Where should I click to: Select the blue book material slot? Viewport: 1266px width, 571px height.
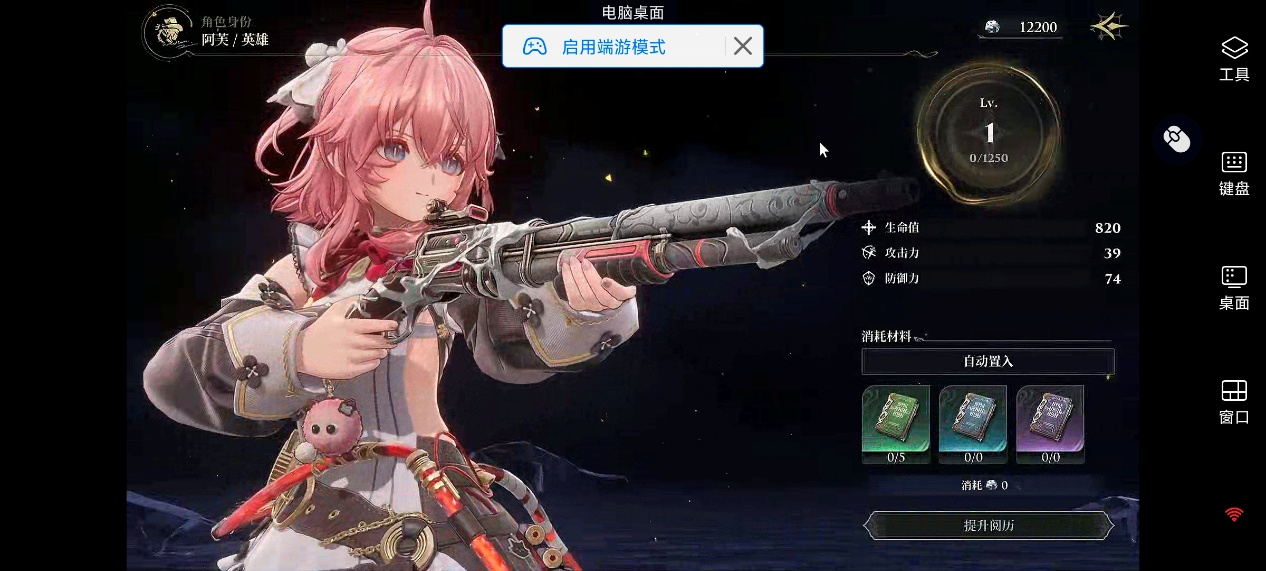pyautogui.click(x=973, y=419)
